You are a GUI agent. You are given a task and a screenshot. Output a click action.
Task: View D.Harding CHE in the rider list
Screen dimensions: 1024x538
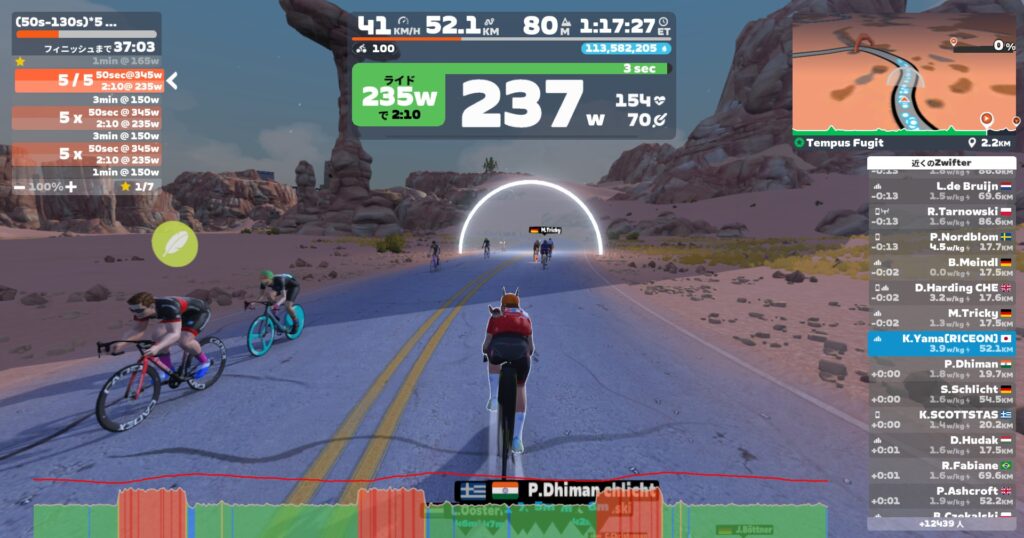pos(941,292)
